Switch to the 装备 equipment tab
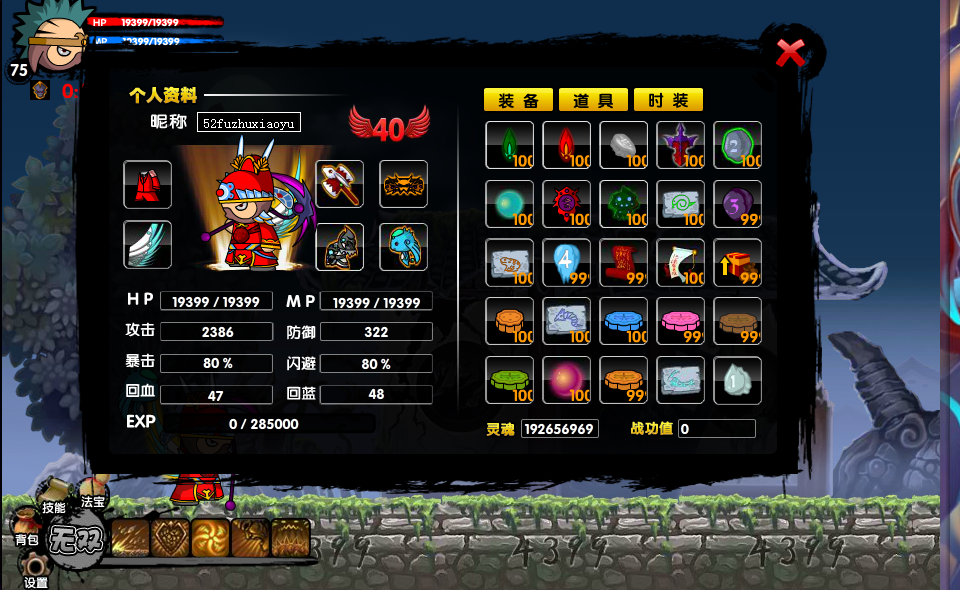This screenshot has height=590, width=960. 518,100
